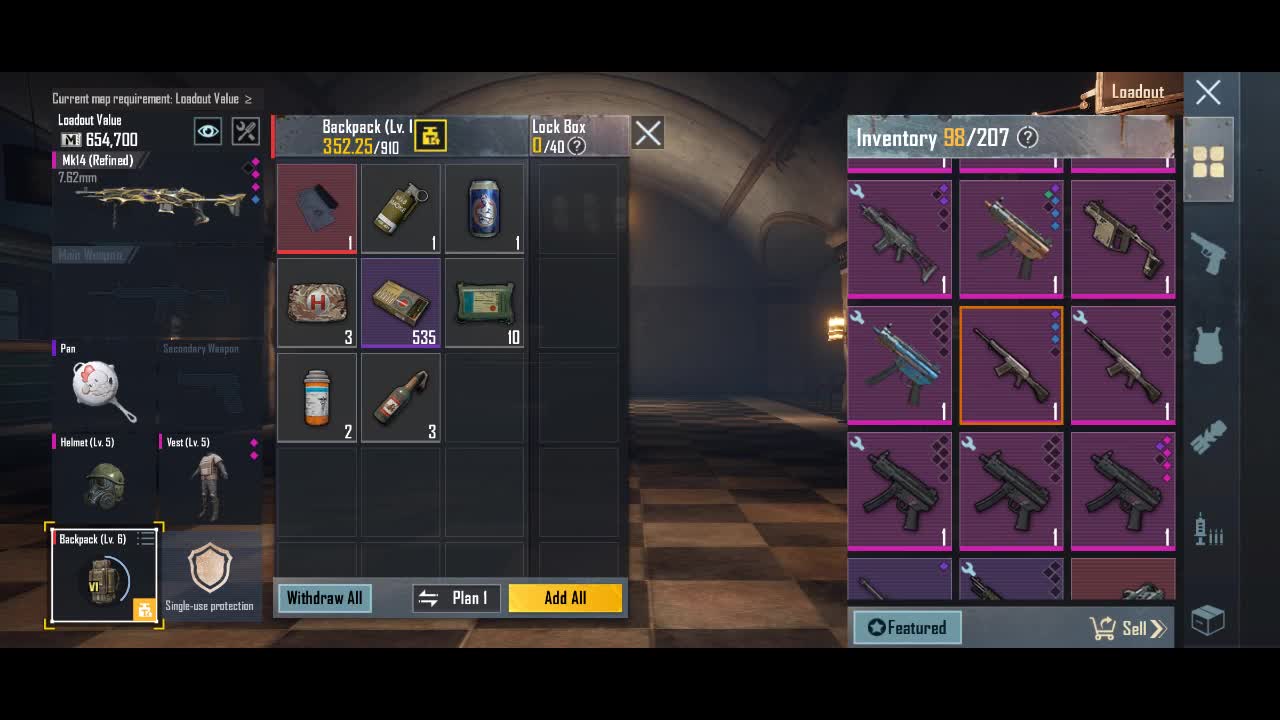The width and height of the screenshot is (1280, 720).
Task: Select the ammo box with 535 rounds
Action: click(x=400, y=303)
